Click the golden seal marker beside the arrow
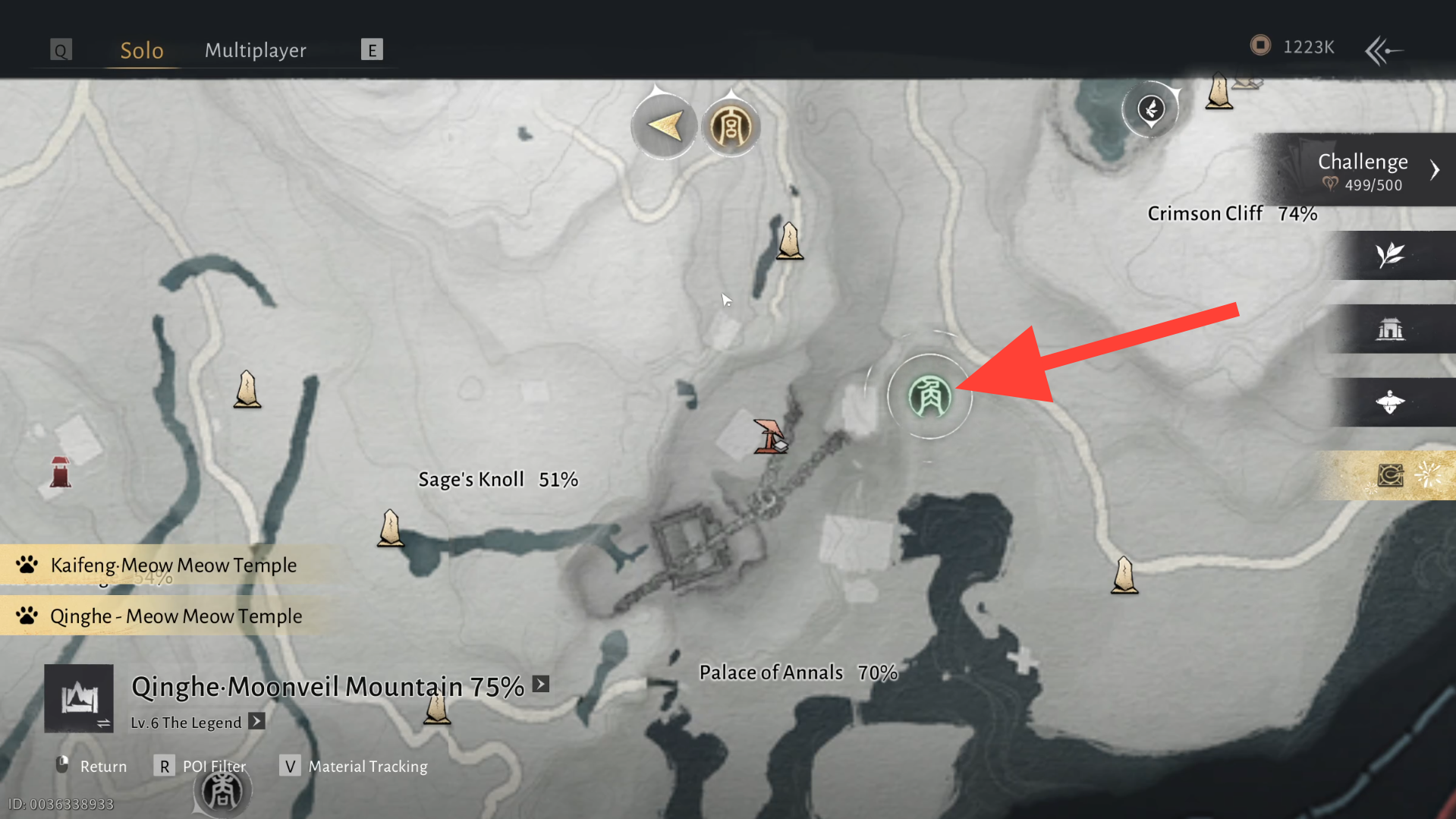Image resolution: width=1456 pixels, height=819 pixels. [x=730, y=127]
